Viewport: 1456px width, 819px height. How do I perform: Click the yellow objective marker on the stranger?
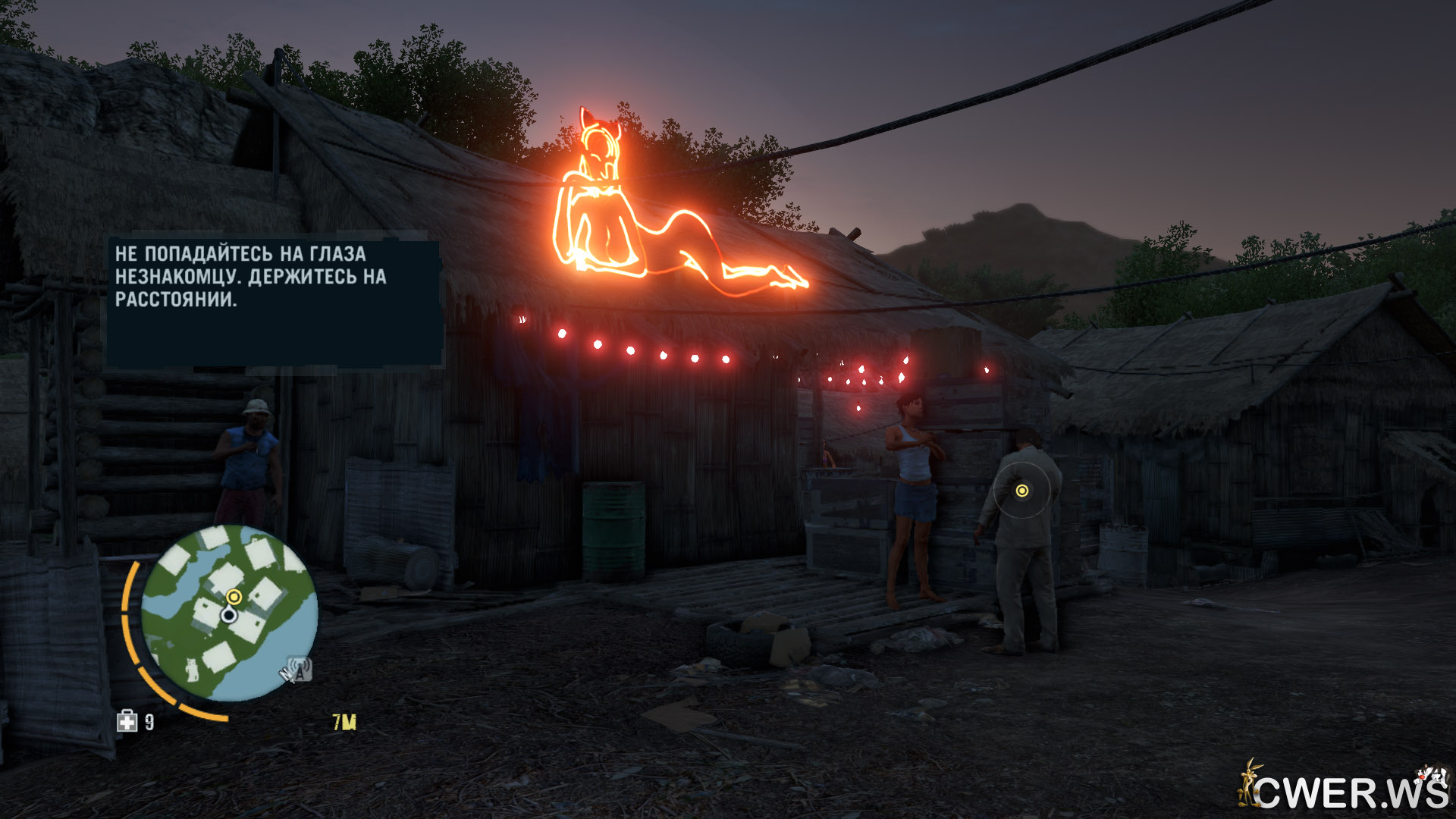pyautogui.click(x=1021, y=491)
